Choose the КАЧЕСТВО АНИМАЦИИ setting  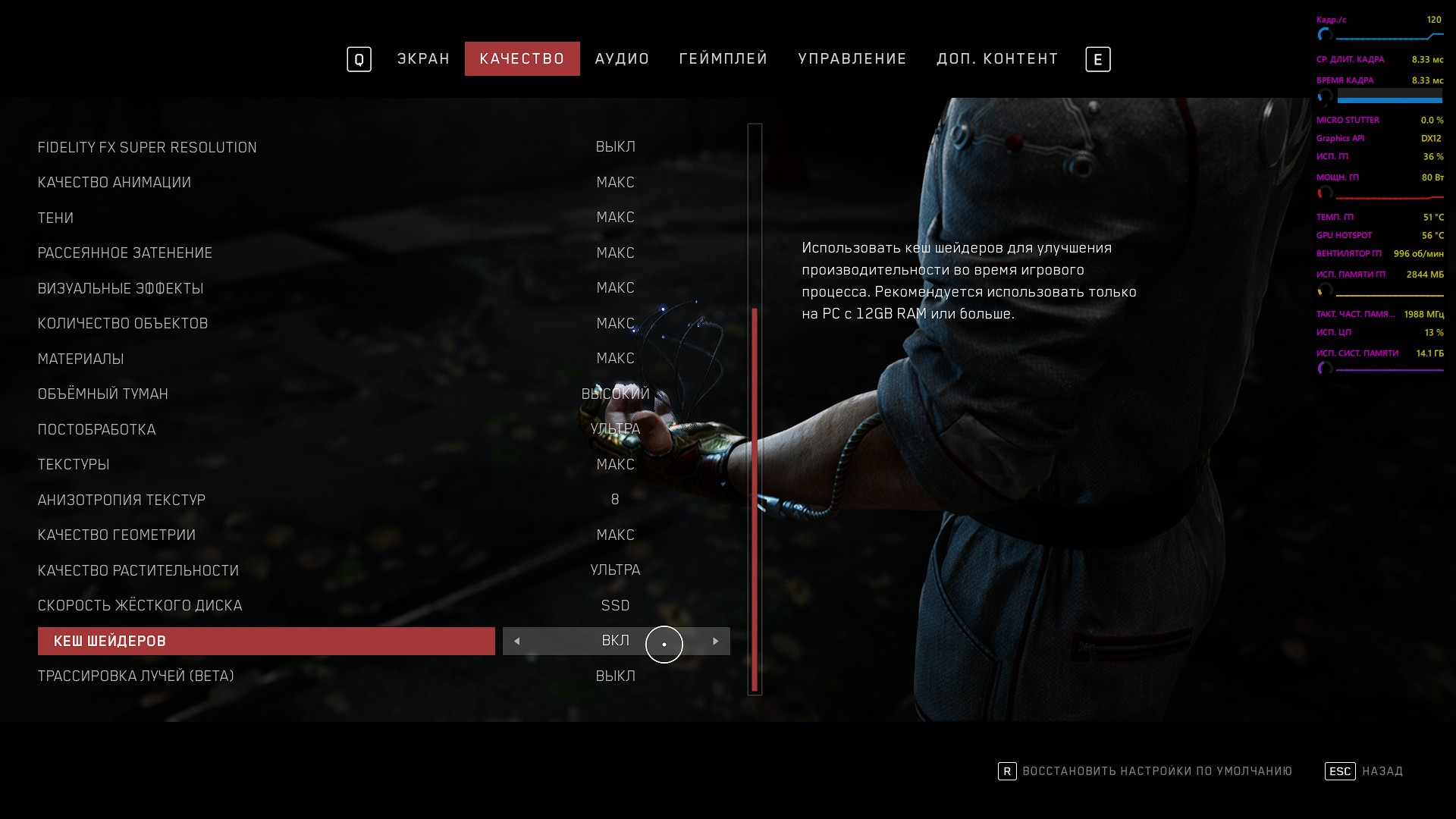click(x=115, y=183)
